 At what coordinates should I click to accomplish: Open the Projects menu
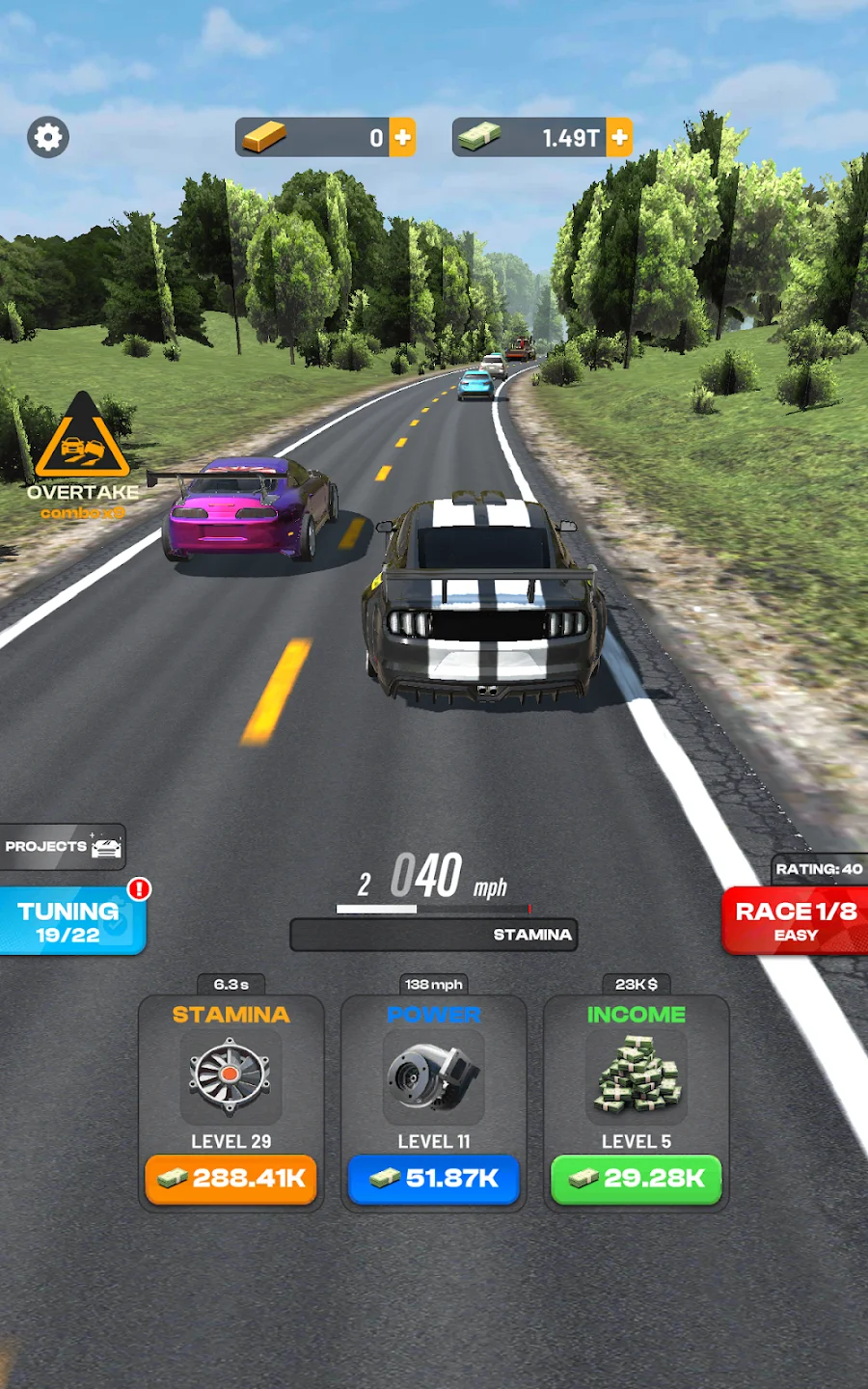coord(63,847)
